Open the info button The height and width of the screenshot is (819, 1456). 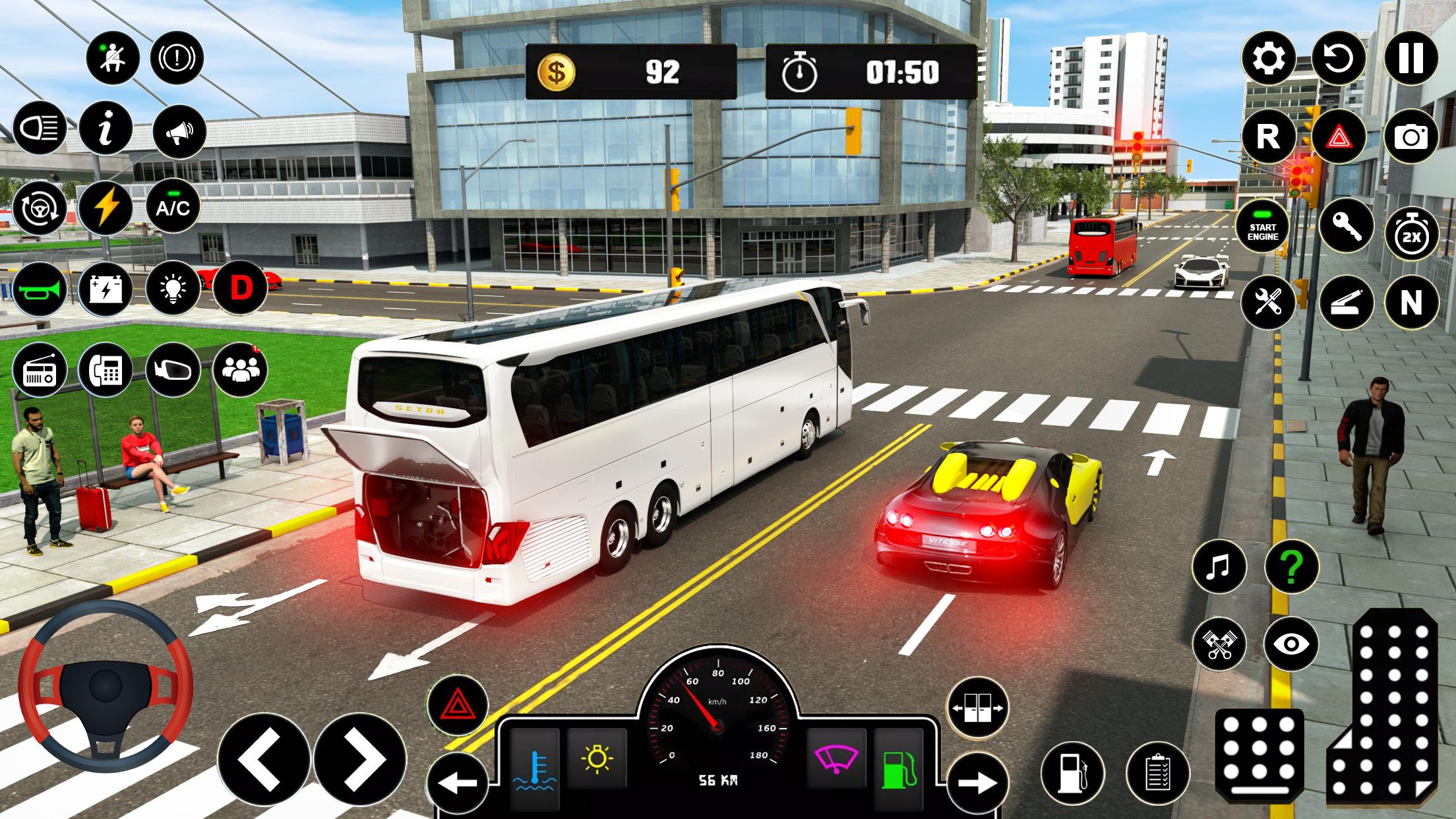click(x=106, y=128)
